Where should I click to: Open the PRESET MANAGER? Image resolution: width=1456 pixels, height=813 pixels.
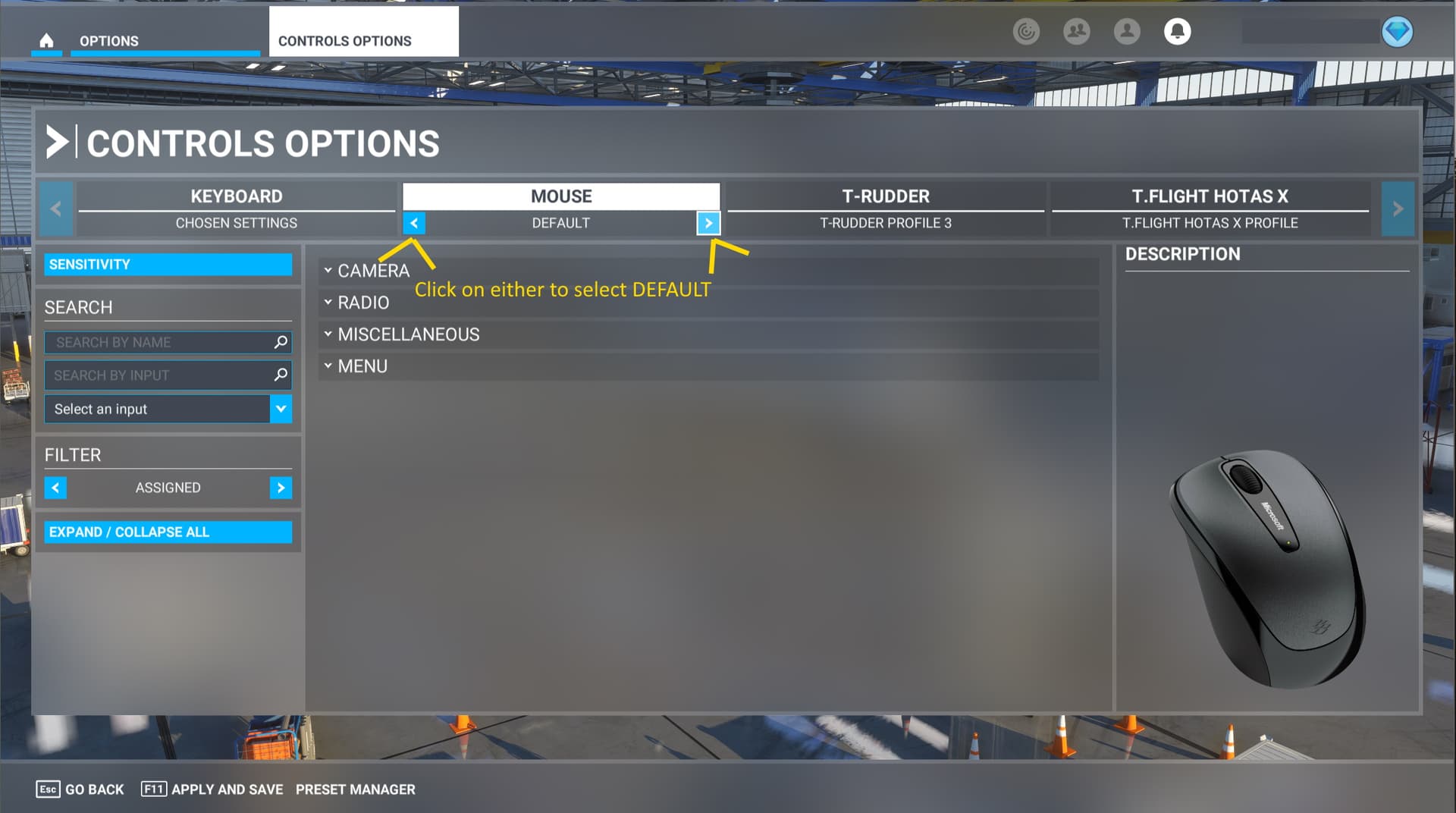(355, 789)
